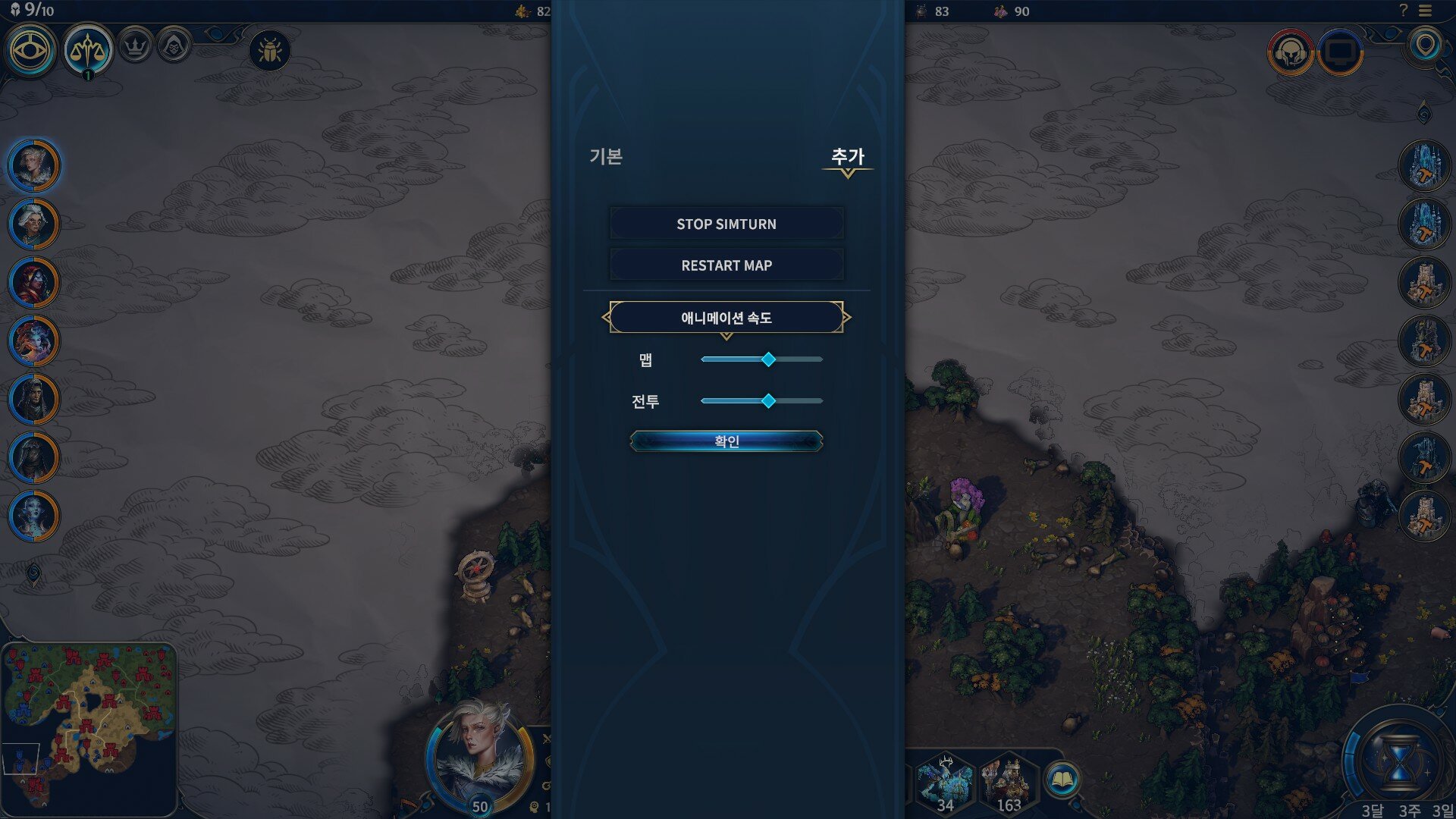The image size is (1456, 819).
Task: Switch to the 기본 tab
Action: [x=606, y=156]
